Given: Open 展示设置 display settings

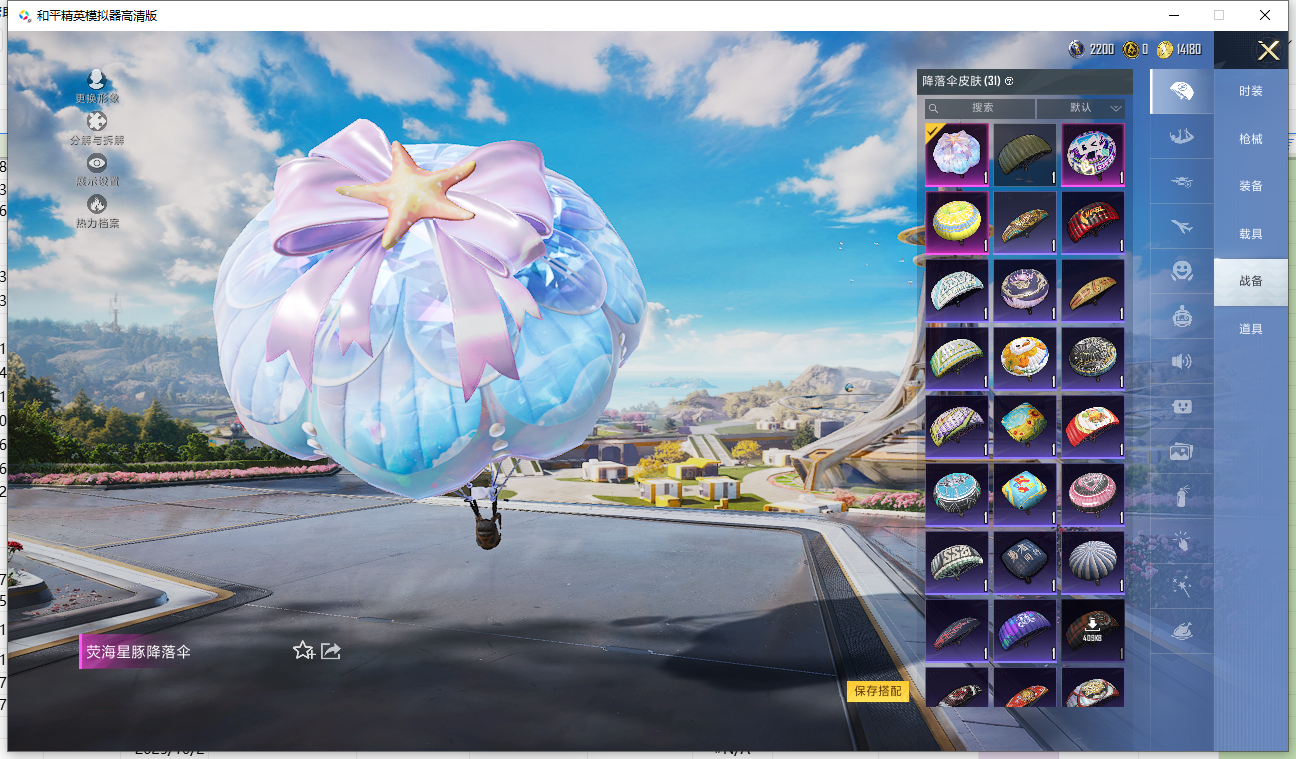Looking at the screenshot, I should (x=97, y=170).
